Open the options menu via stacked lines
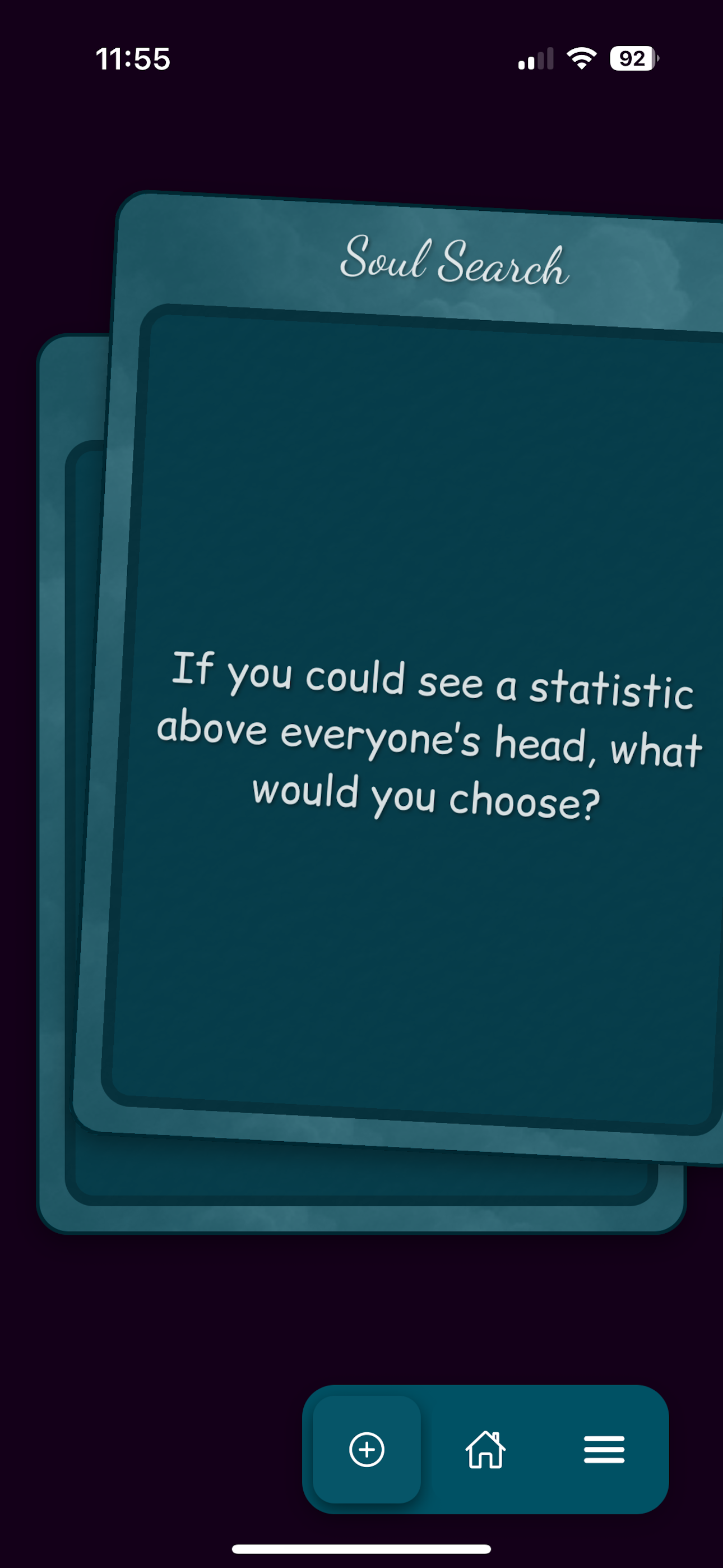The image size is (723, 1568). click(604, 1451)
